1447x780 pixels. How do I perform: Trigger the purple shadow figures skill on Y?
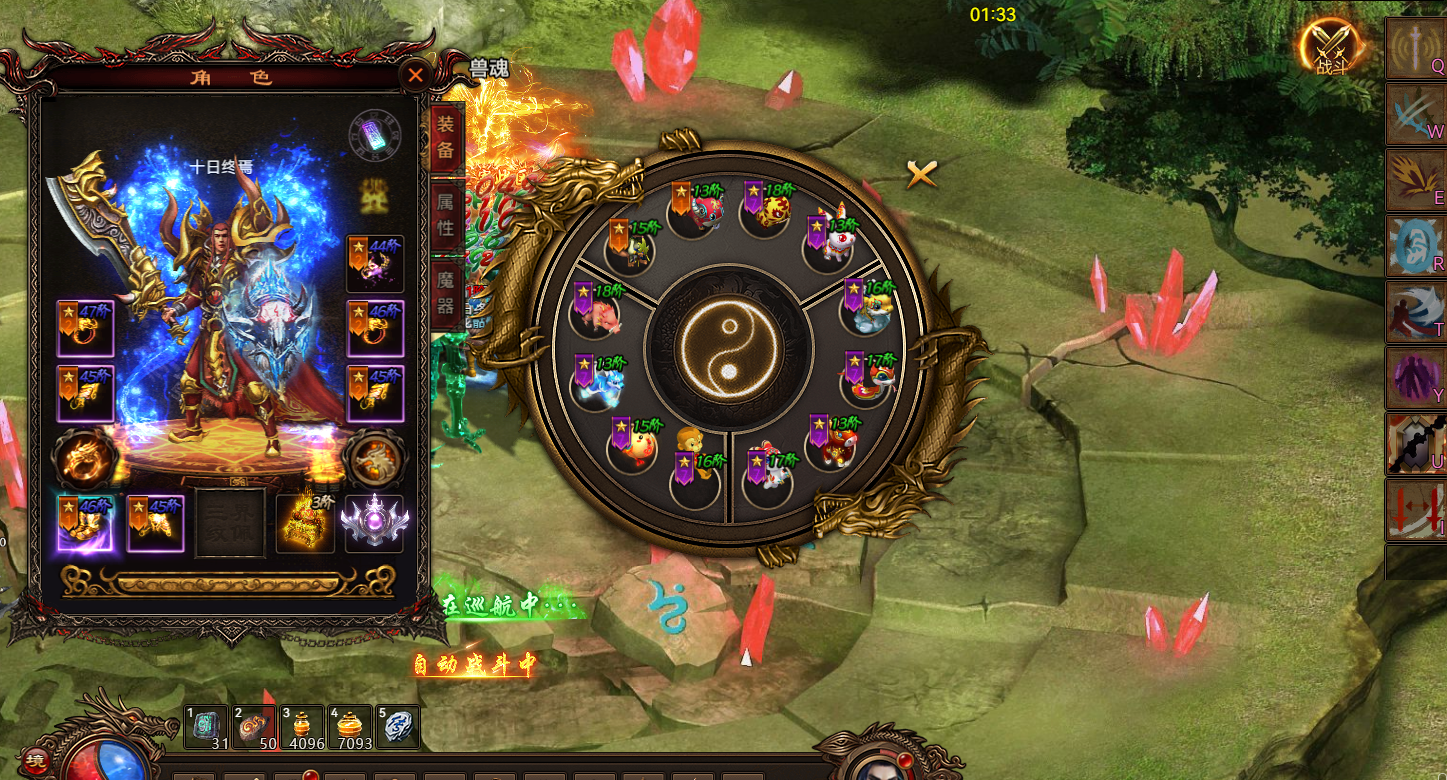coord(1415,377)
